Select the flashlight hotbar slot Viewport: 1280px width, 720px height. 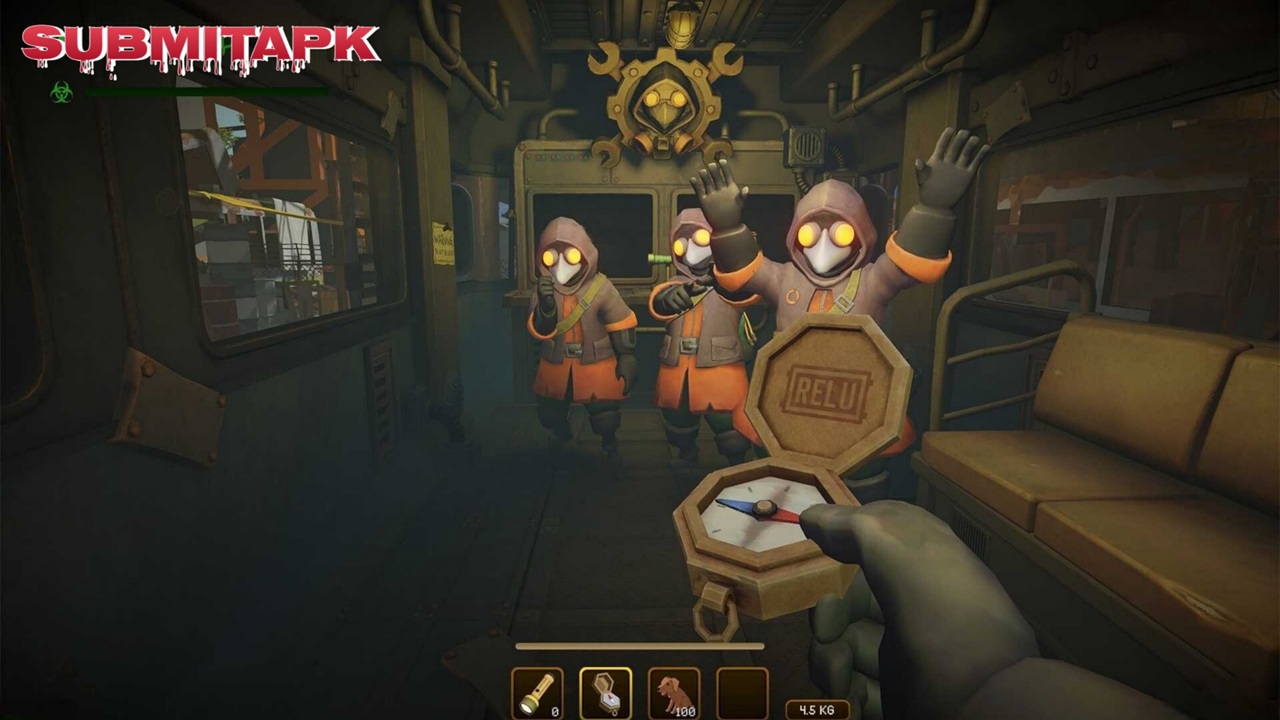point(537,693)
